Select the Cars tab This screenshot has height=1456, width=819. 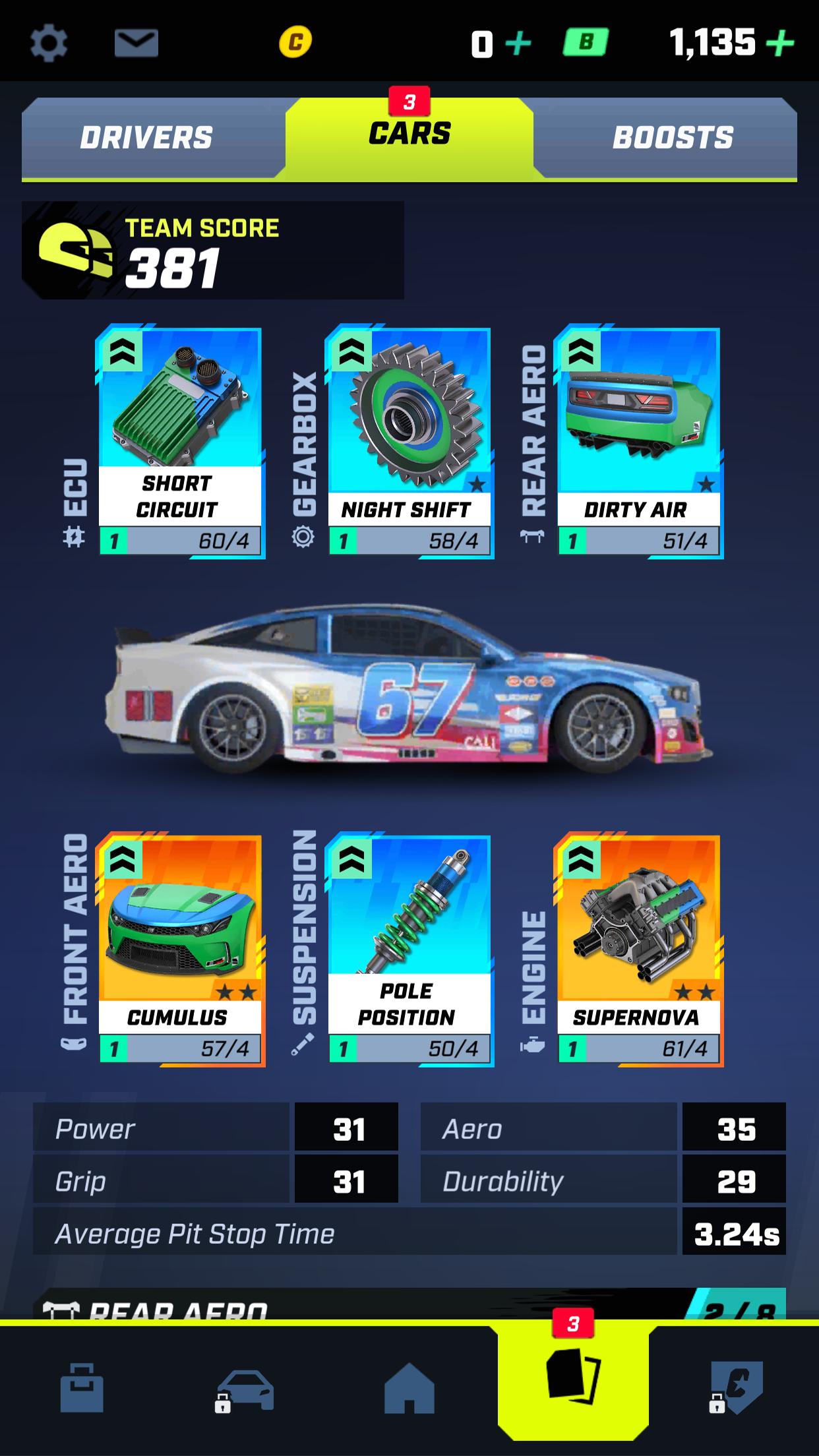(409, 135)
